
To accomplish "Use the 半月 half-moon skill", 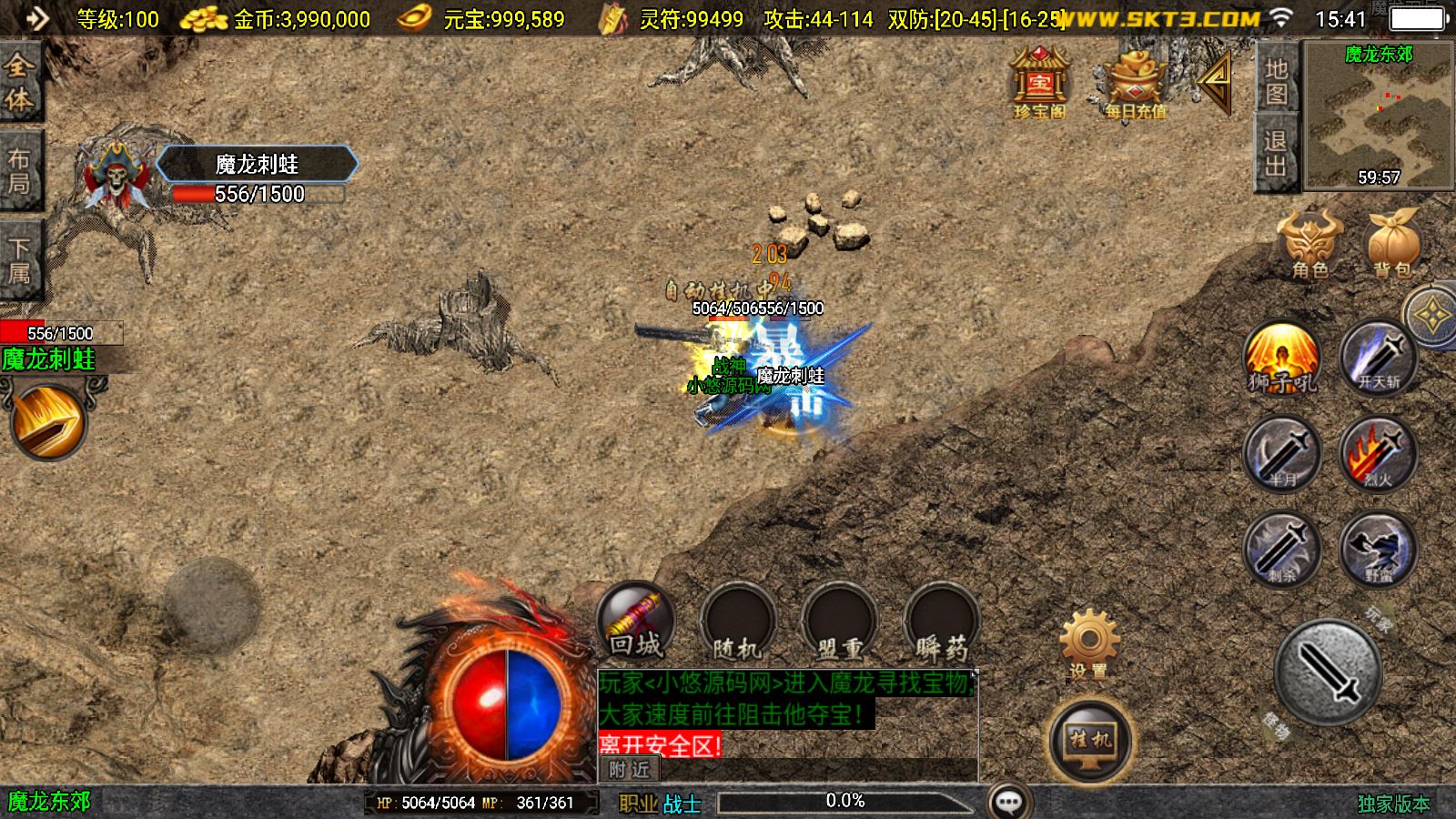I will click(1281, 454).
